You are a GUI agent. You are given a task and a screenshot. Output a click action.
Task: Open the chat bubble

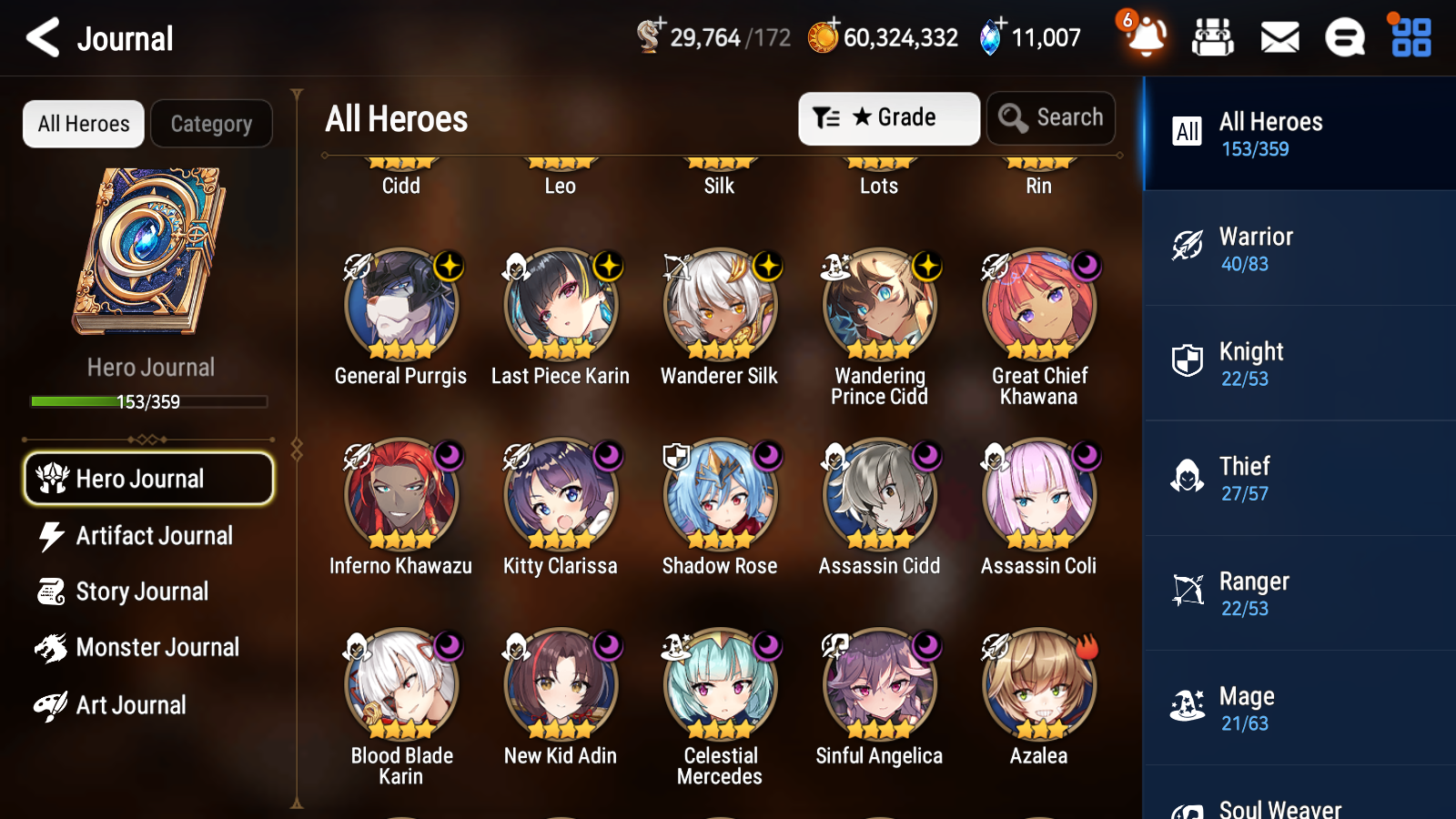[x=1344, y=38]
